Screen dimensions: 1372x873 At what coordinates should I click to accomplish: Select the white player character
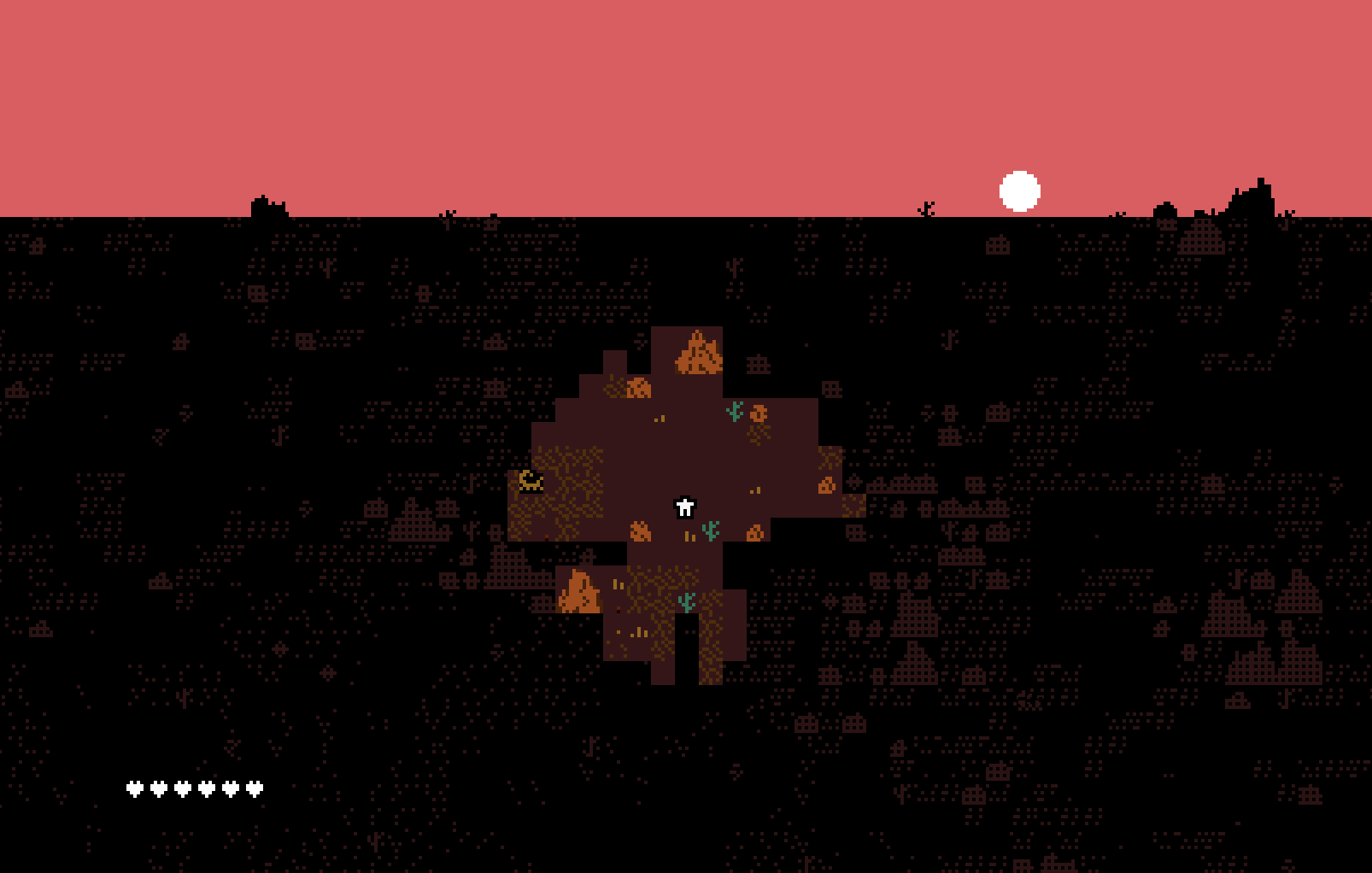coord(684,507)
